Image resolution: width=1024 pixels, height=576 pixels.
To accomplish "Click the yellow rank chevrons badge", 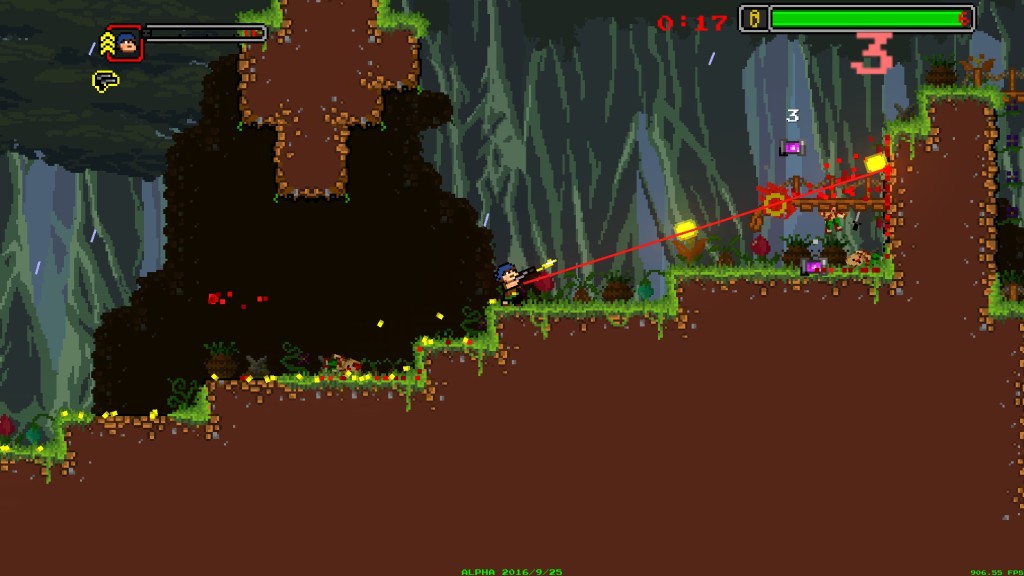I will point(104,43).
